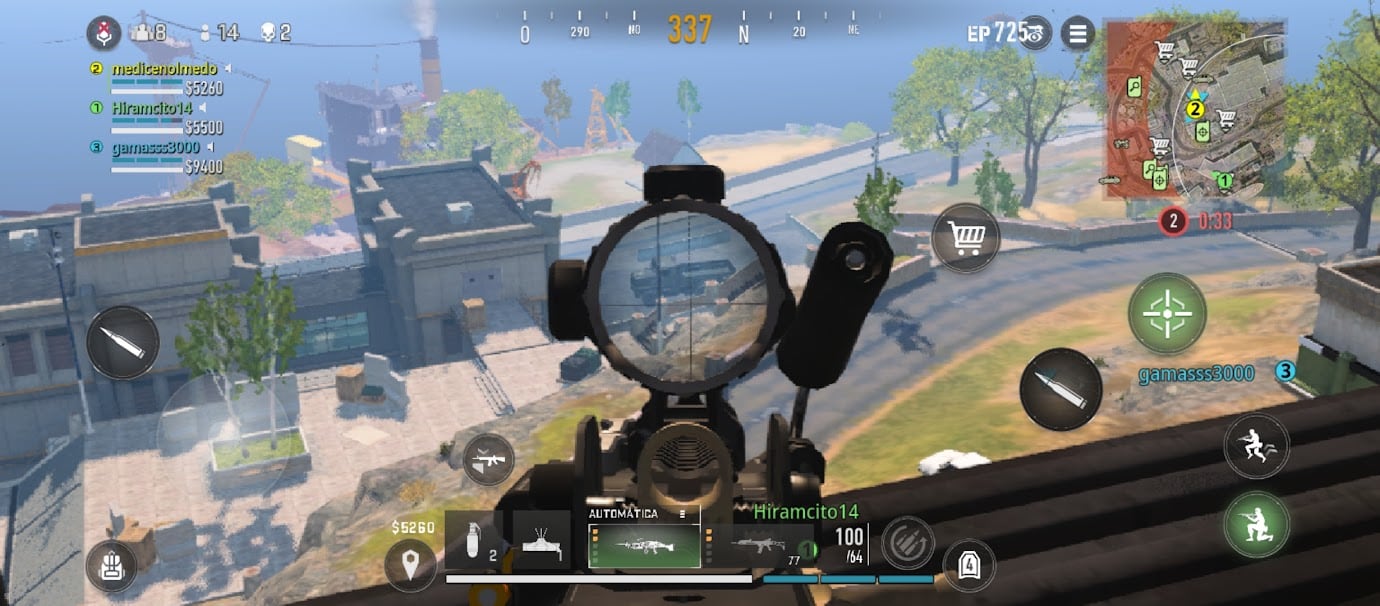The width and height of the screenshot is (1380, 606).
Task: Select the grenade slot
Action: 473,541
